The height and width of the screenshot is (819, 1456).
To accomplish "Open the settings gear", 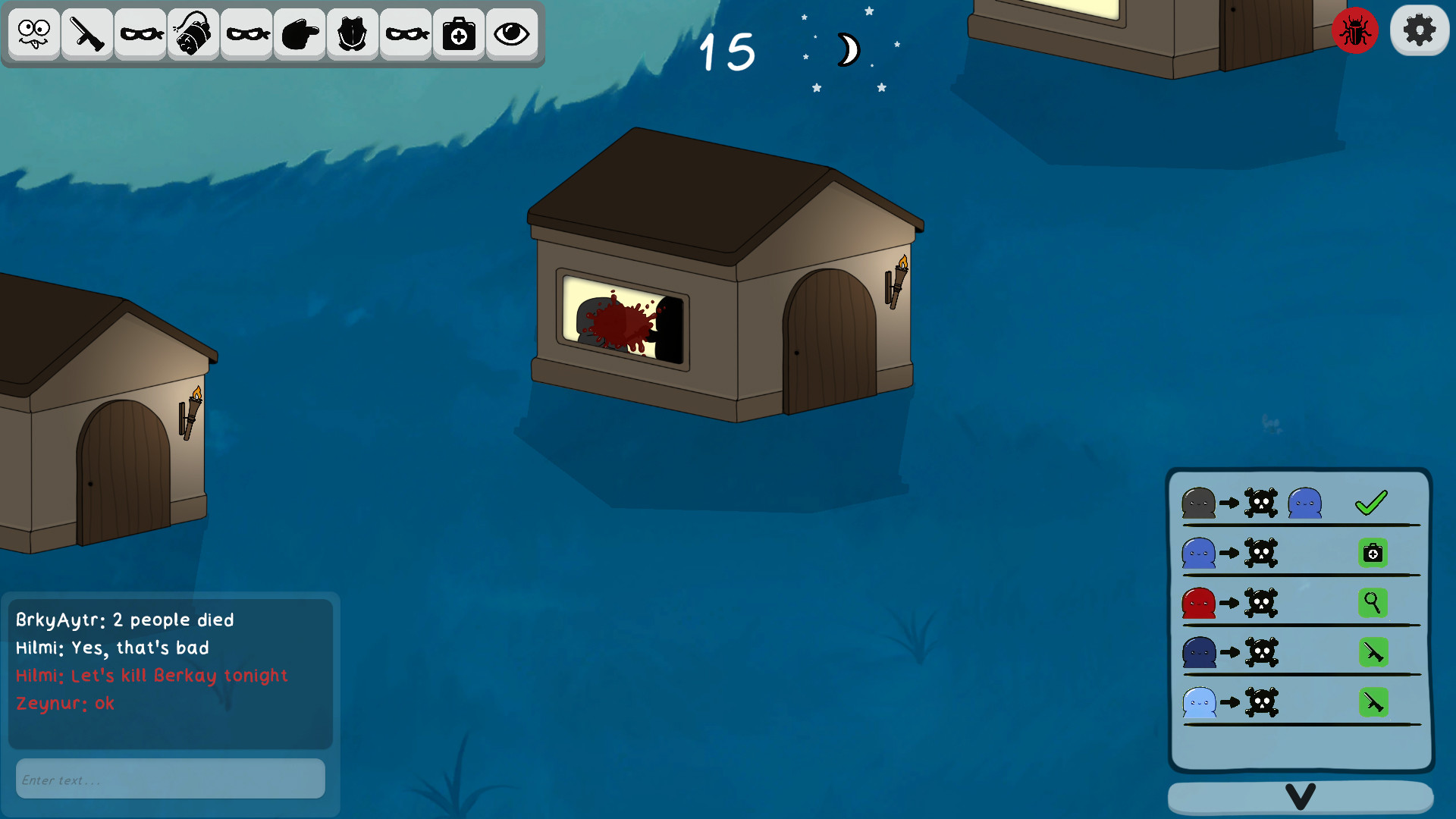I will [x=1419, y=30].
